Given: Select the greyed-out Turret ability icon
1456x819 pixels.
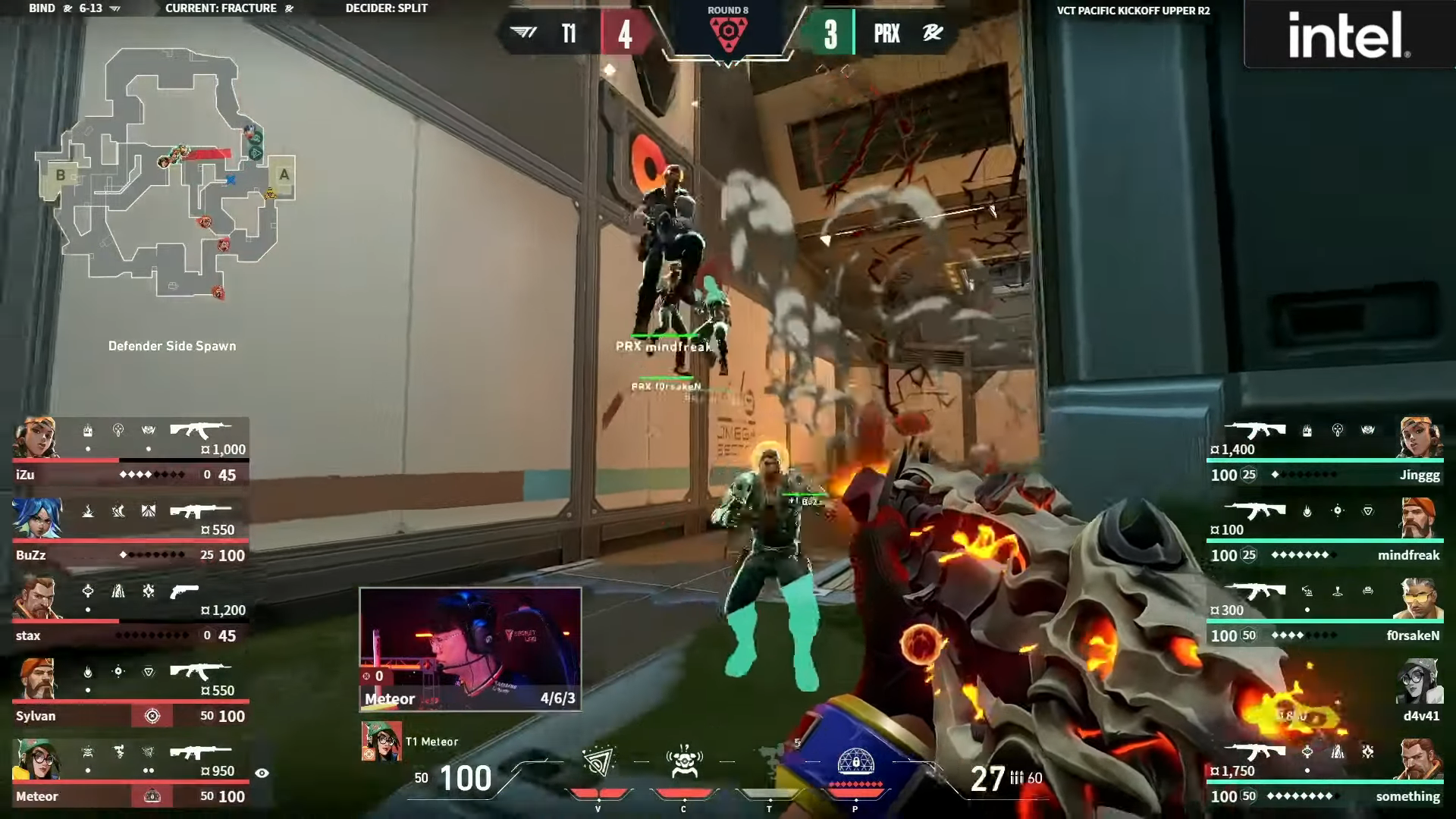Looking at the screenshot, I should coord(770,761).
